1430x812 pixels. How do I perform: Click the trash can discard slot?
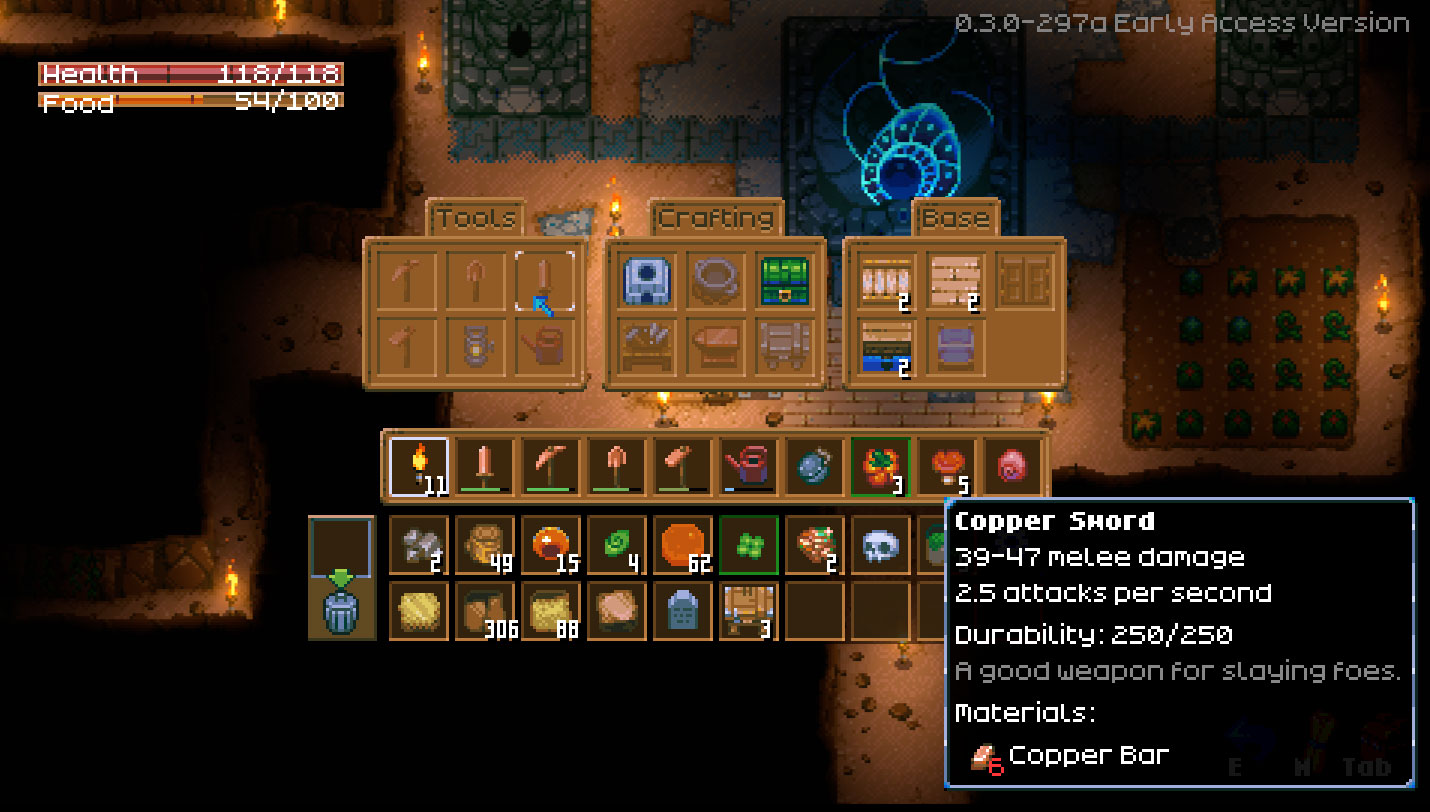click(341, 611)
